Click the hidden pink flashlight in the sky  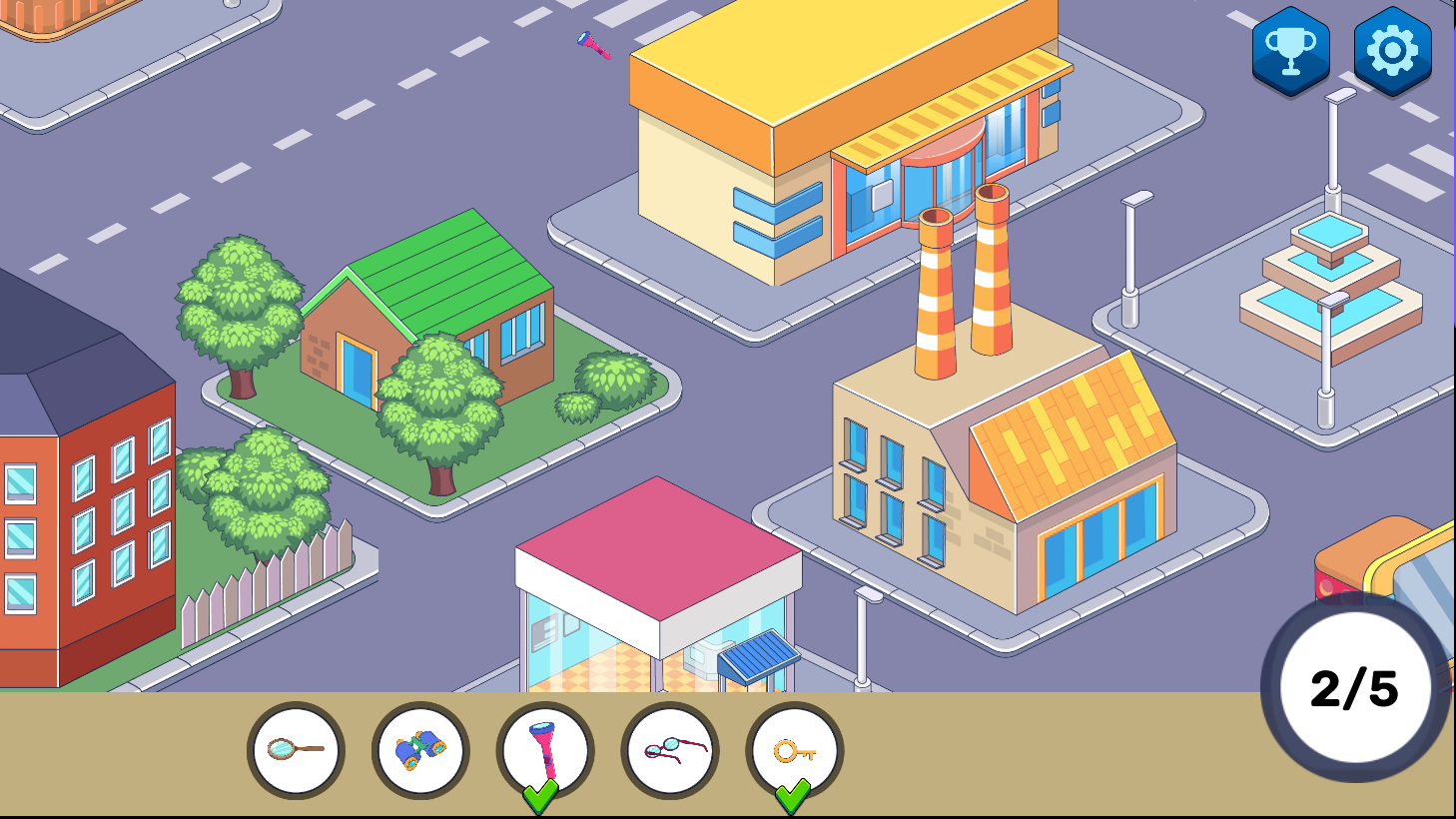point(593,45)
